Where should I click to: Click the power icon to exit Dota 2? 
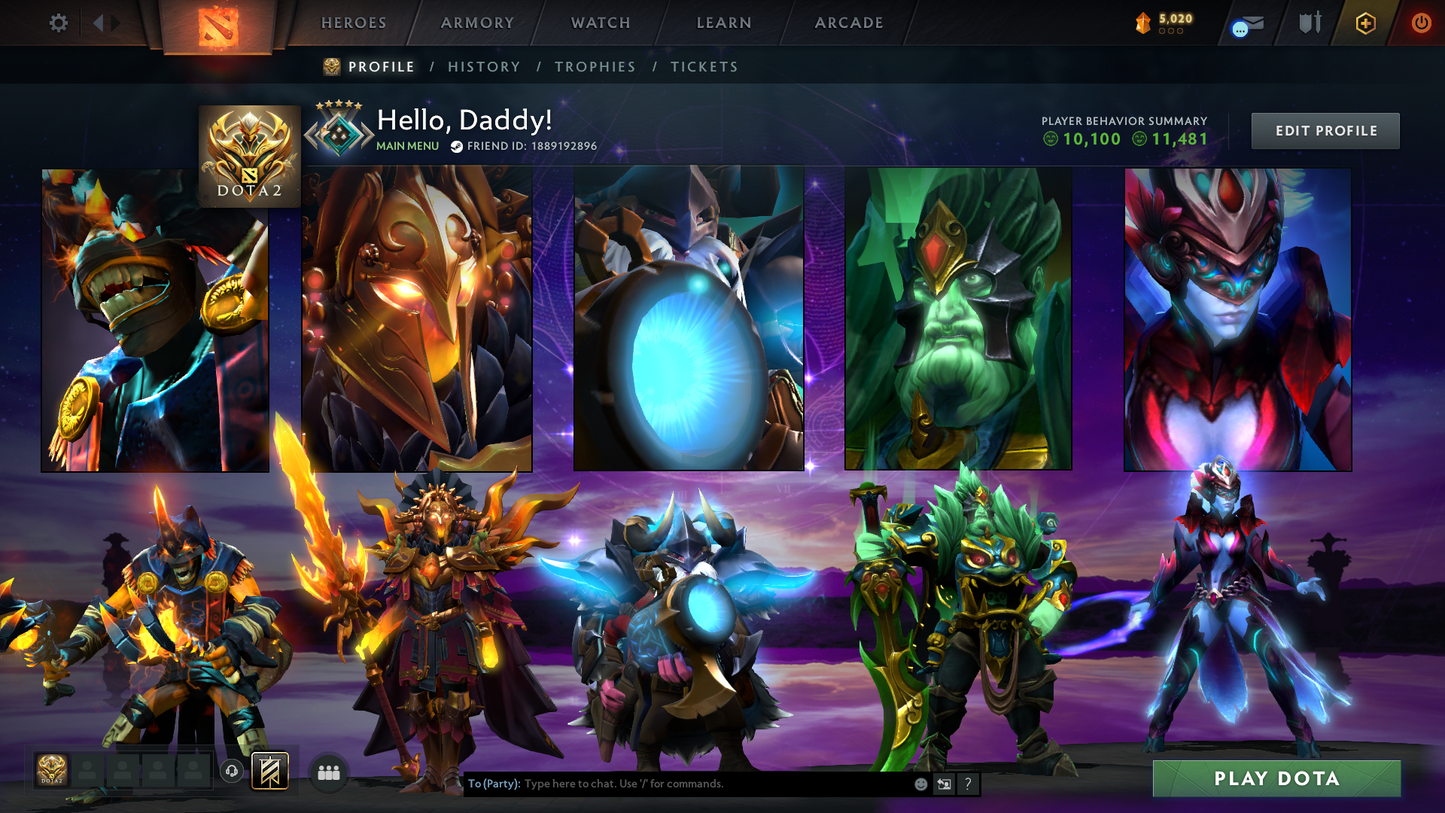coord(1421,22)
